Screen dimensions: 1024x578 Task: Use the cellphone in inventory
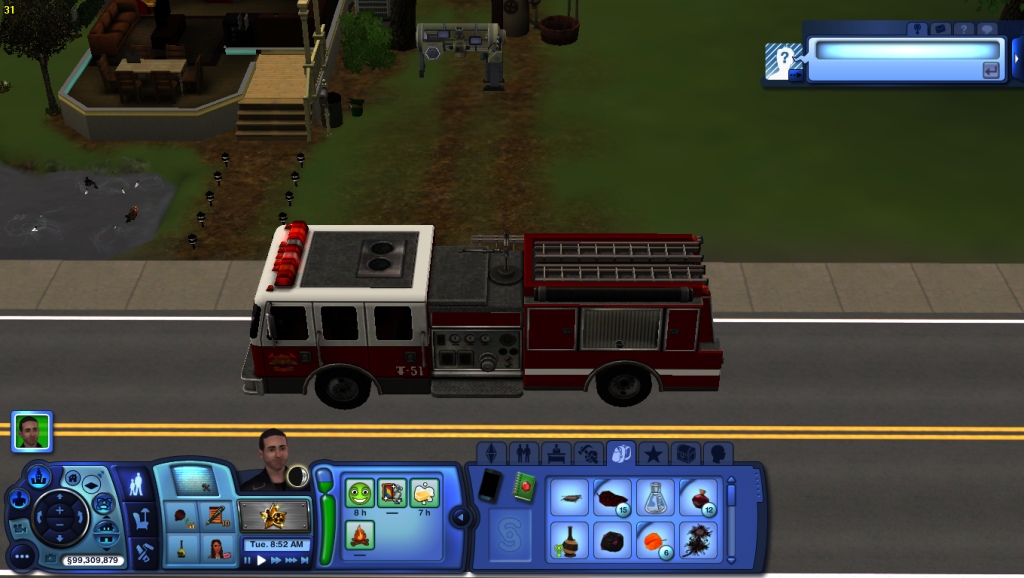490,486
